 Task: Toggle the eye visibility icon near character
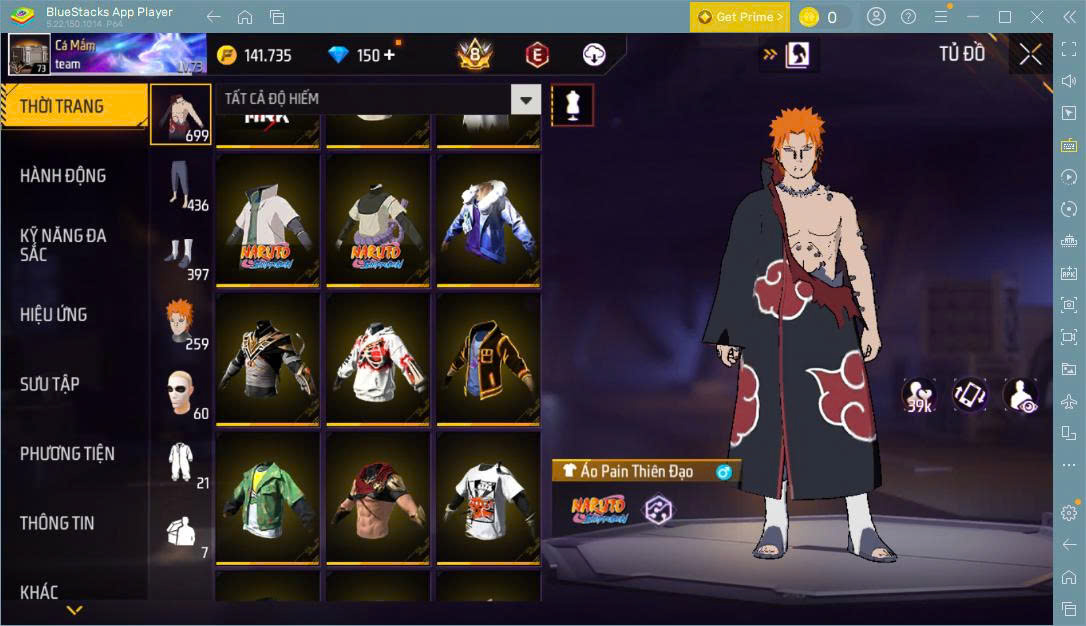[x=1020, y=396]
